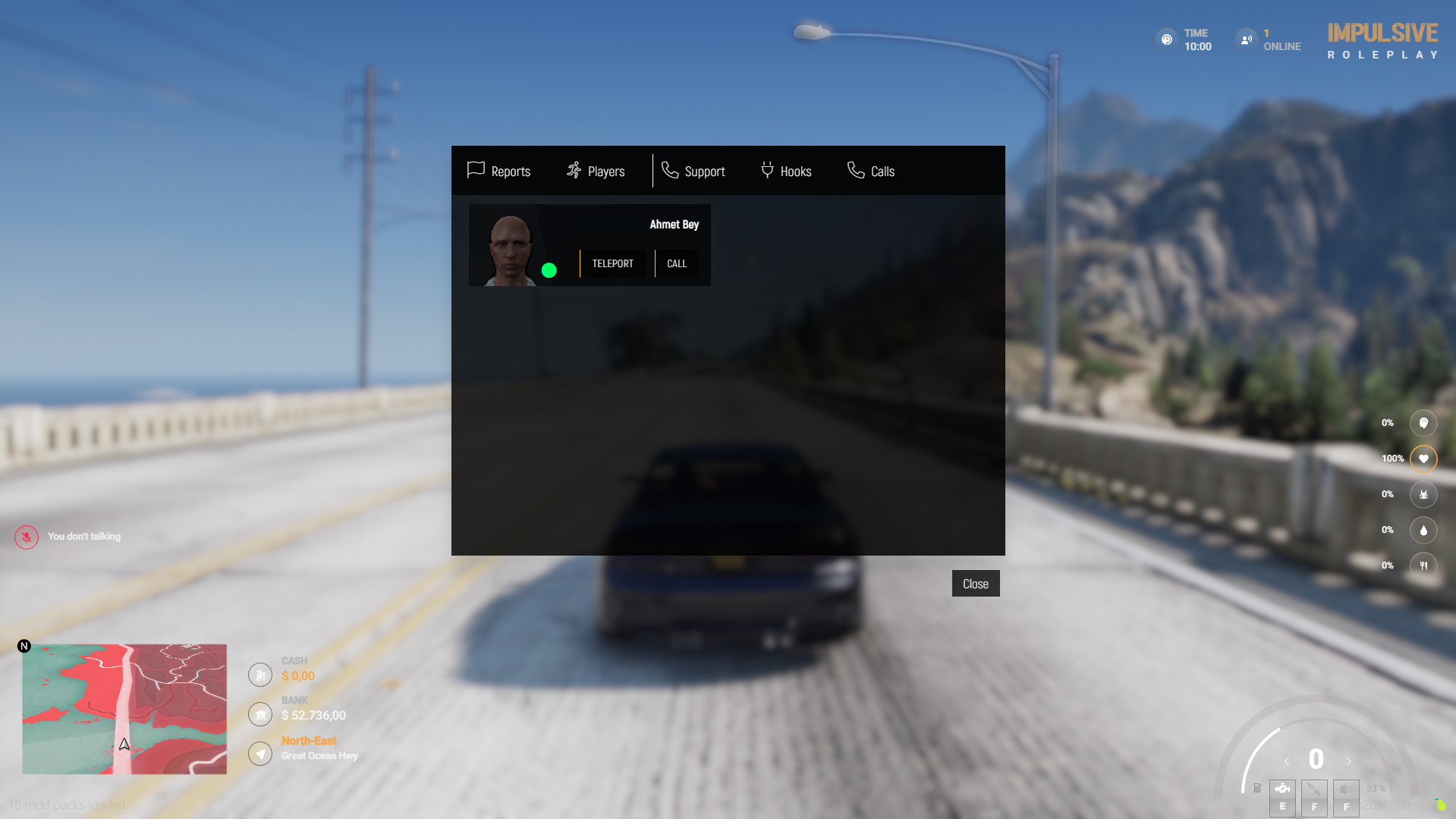Click the cash wallet icon next to $0,00
The image size is (1456, 819).
coord(259,674)
